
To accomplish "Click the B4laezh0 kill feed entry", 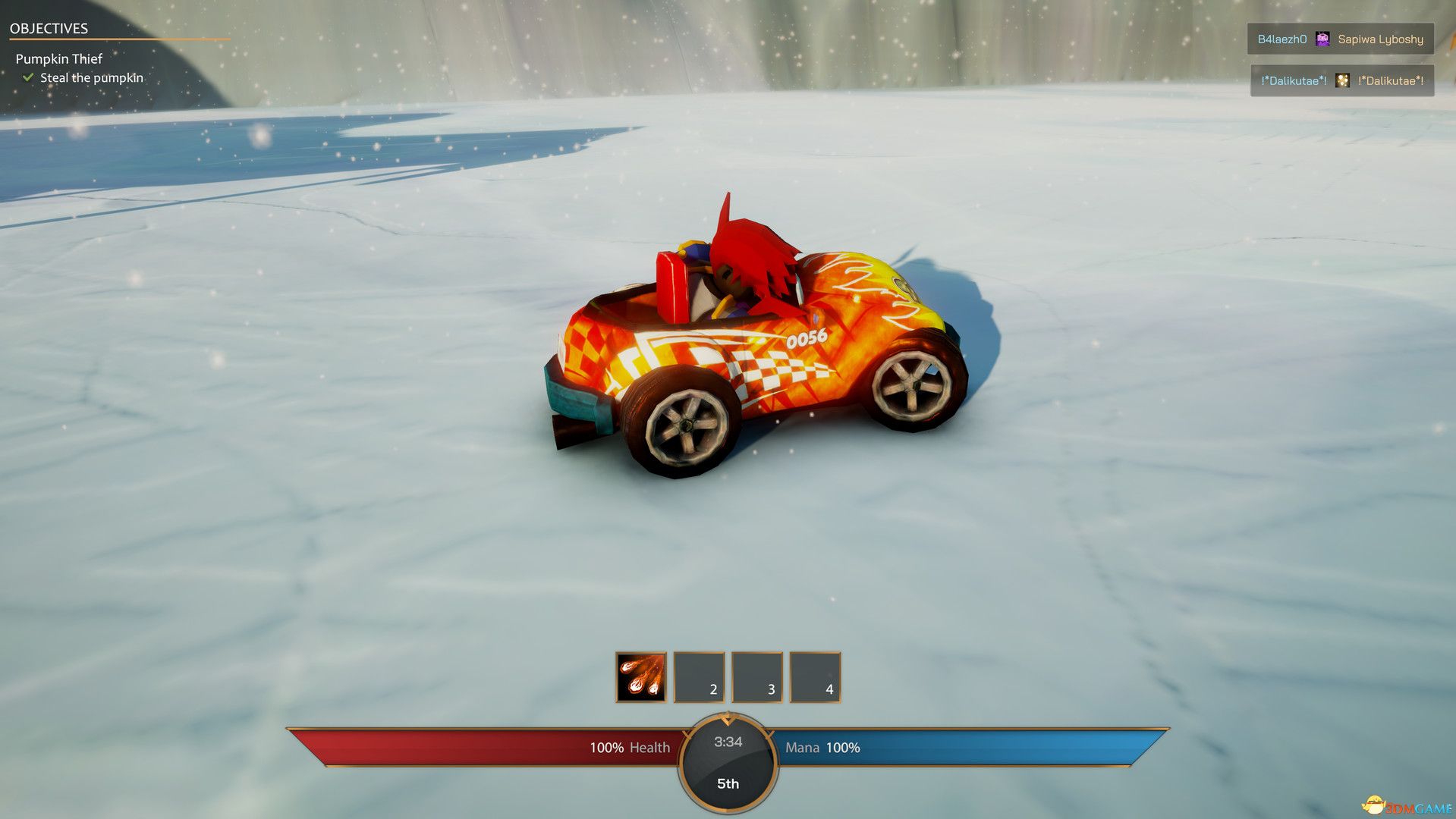I will tap(1340, 39).
